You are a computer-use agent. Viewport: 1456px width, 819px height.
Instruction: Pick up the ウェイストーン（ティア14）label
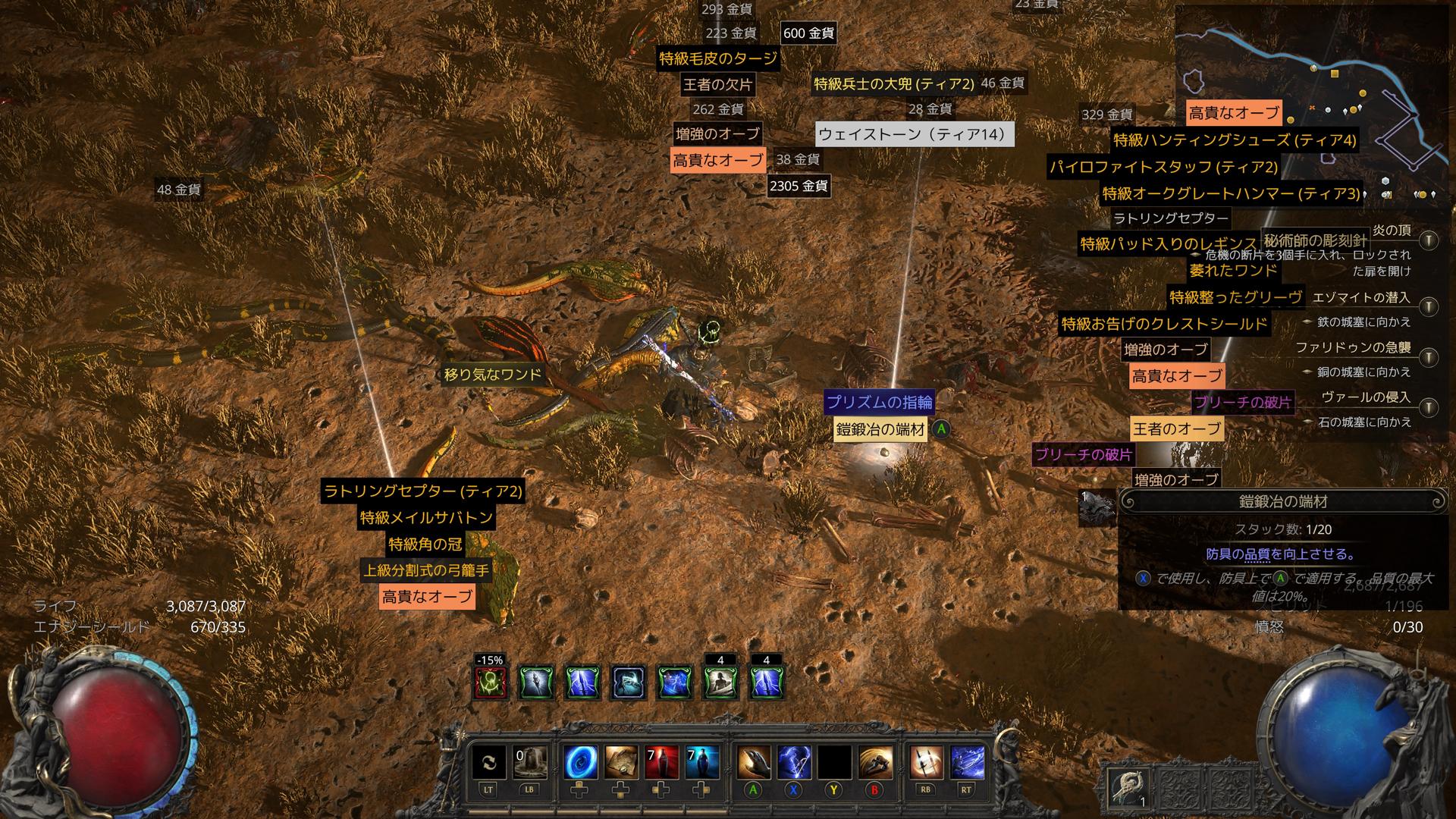click(915, 135)
